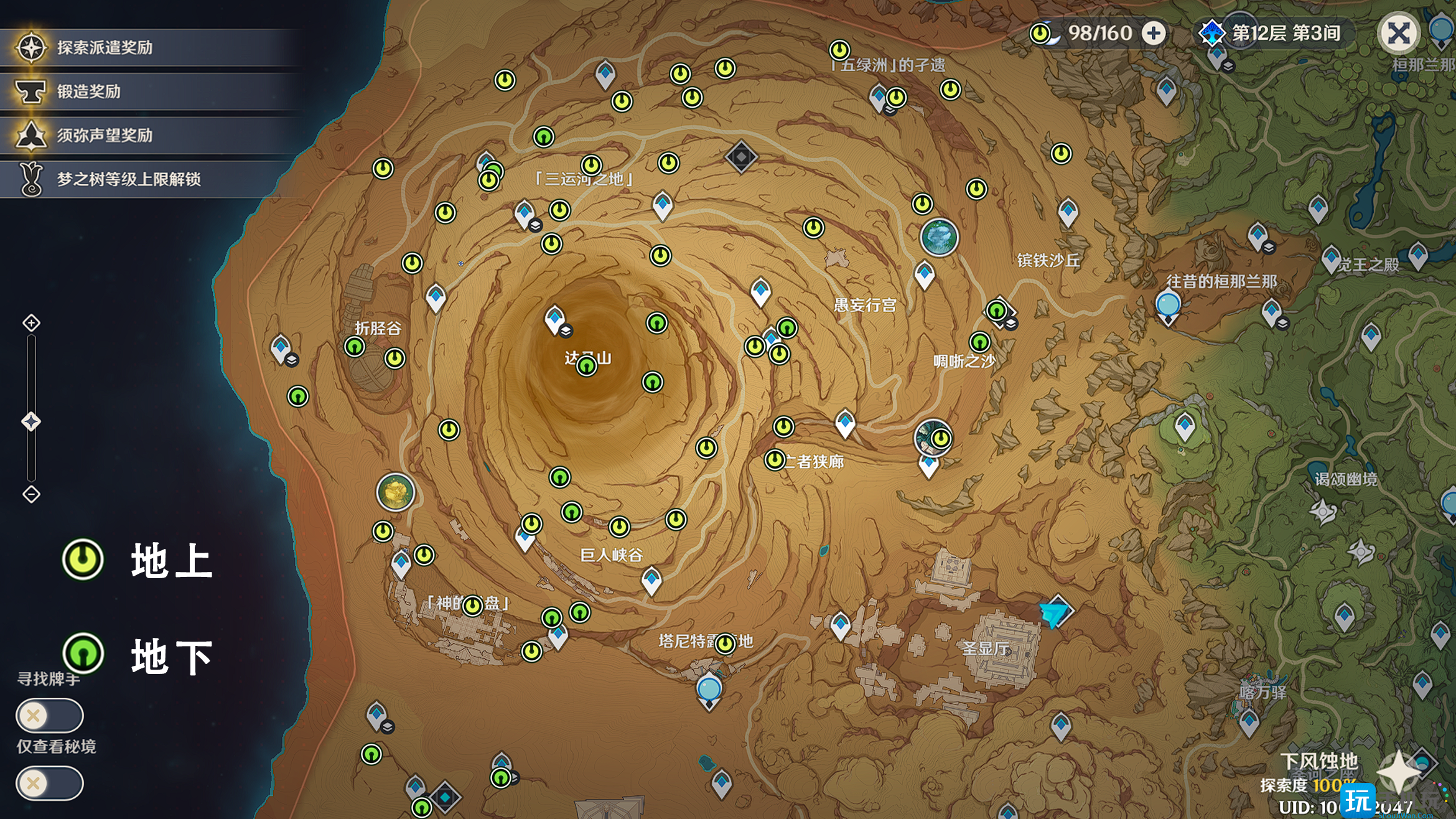Viewport: 1456px width, 819px height.
Task: Close the map with the X button
Action: coord(1398,32)
